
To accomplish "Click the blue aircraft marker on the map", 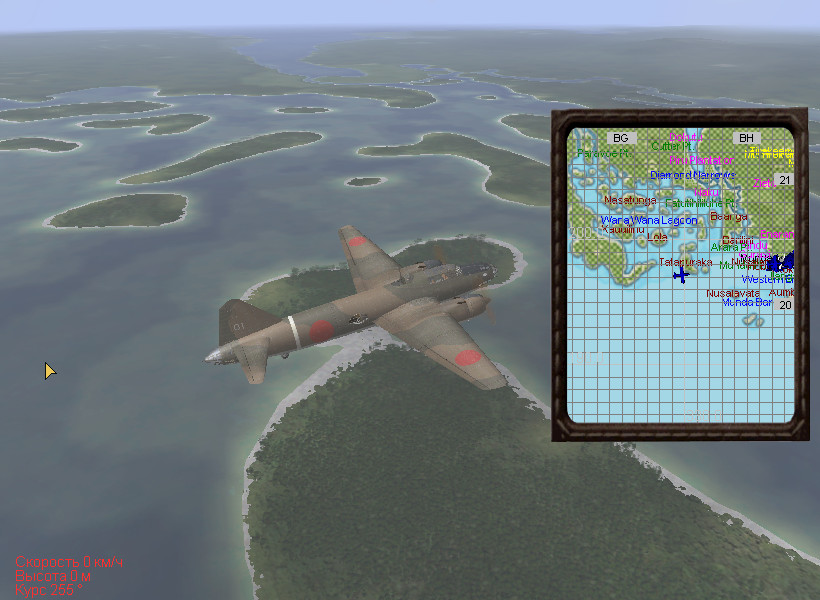I will tap(682, 274).
